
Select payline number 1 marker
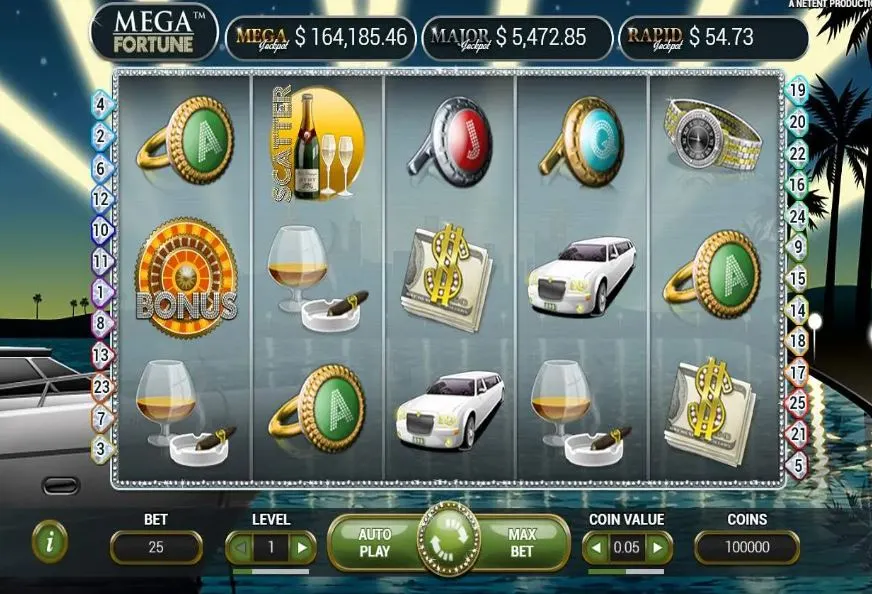(x=100, y=292)
